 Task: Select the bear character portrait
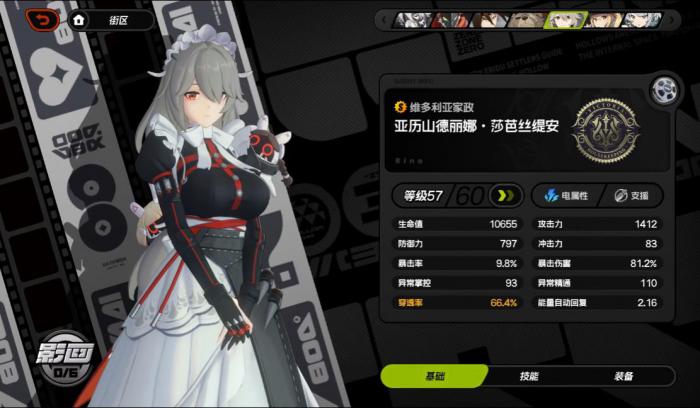522,19
